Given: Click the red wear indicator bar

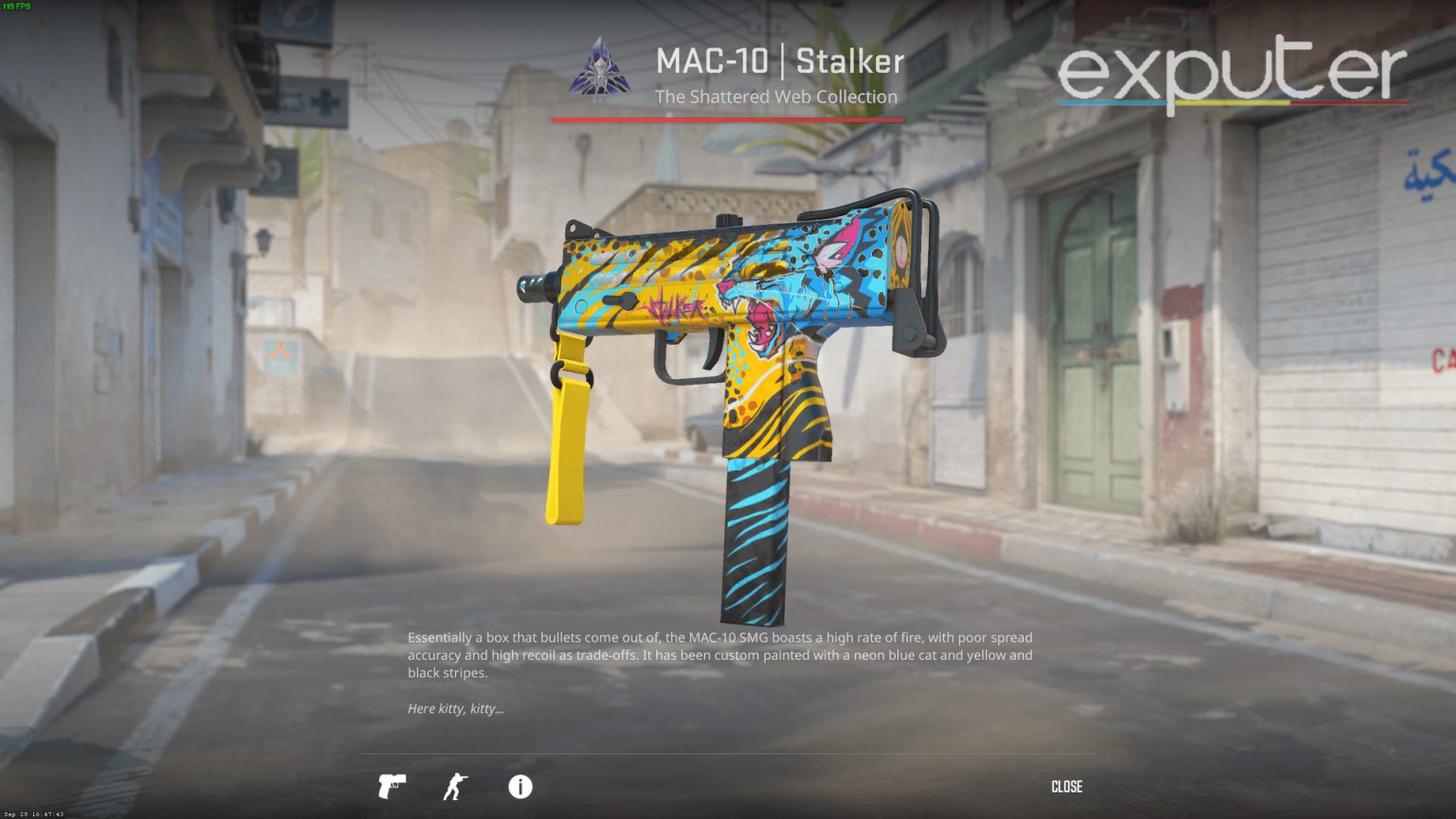Looking at the screenshot, I should click(x=730, y=118).
